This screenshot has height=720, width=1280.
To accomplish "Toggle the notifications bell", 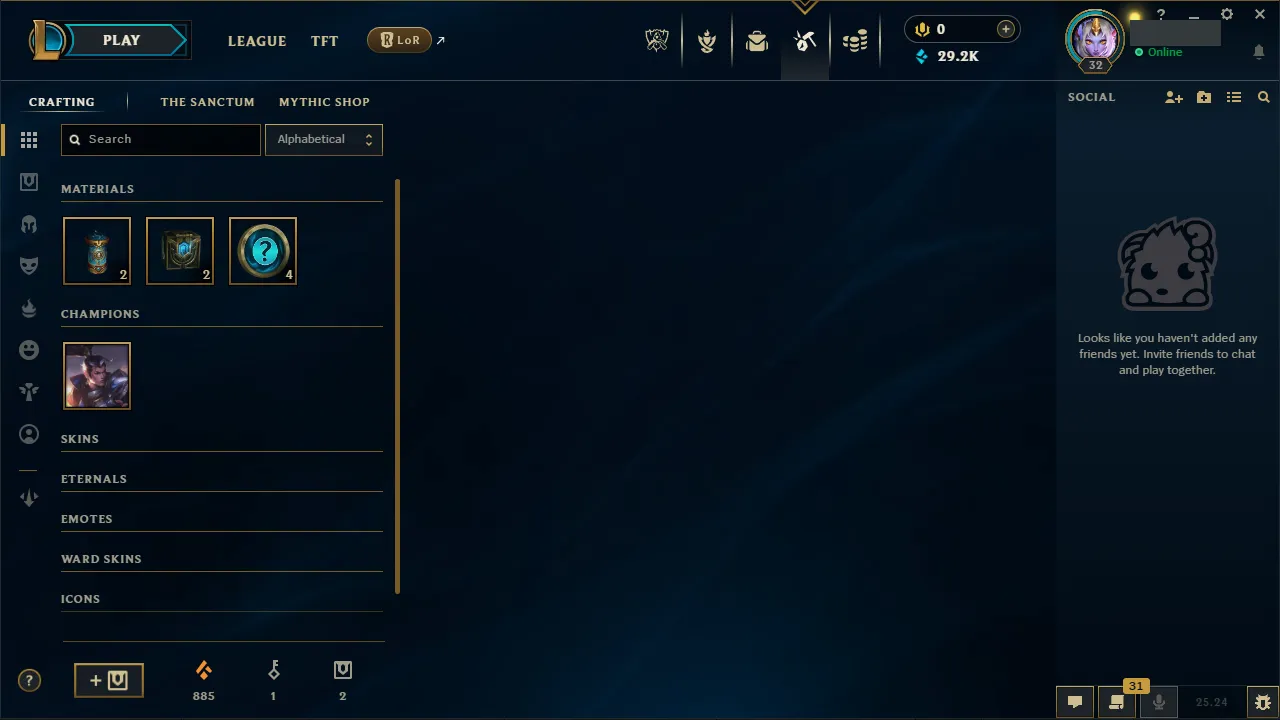I will click(x=1258, y=52).
